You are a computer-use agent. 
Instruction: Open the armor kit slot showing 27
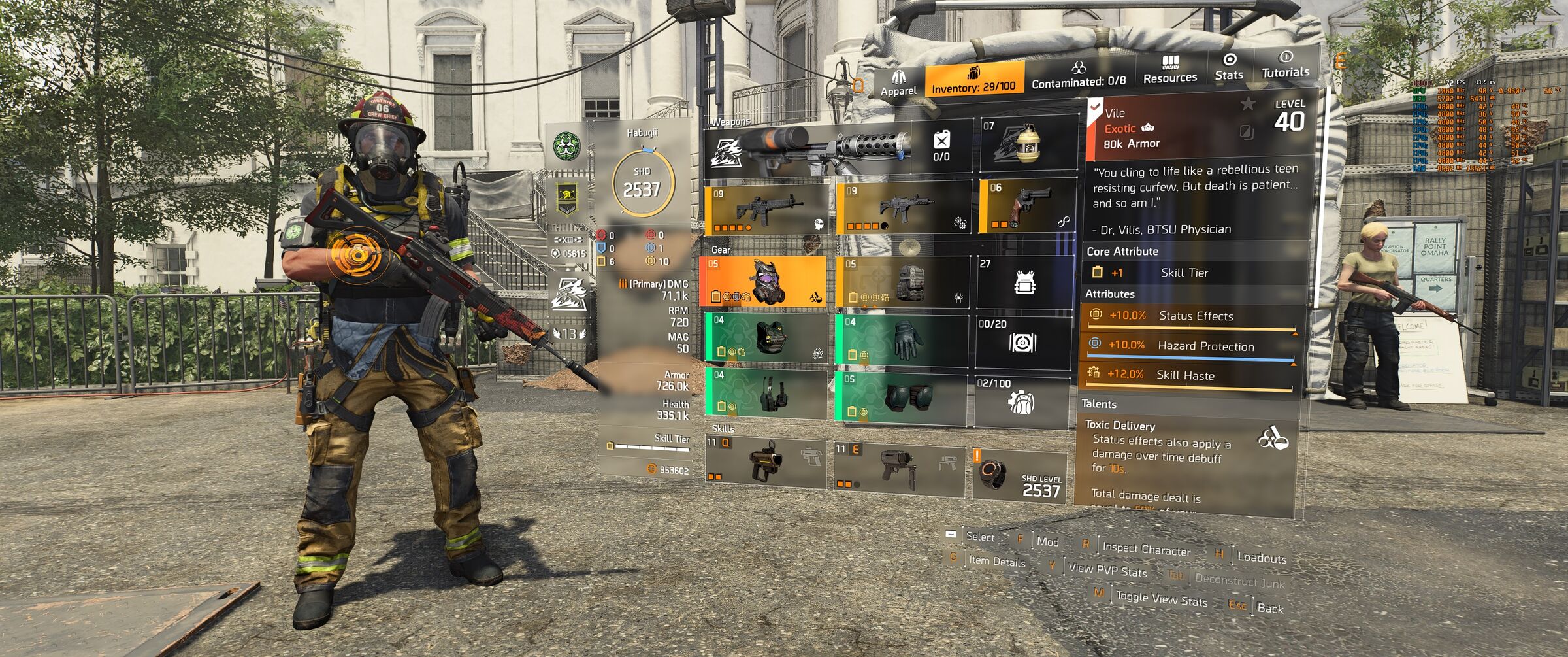(1024, 282)
